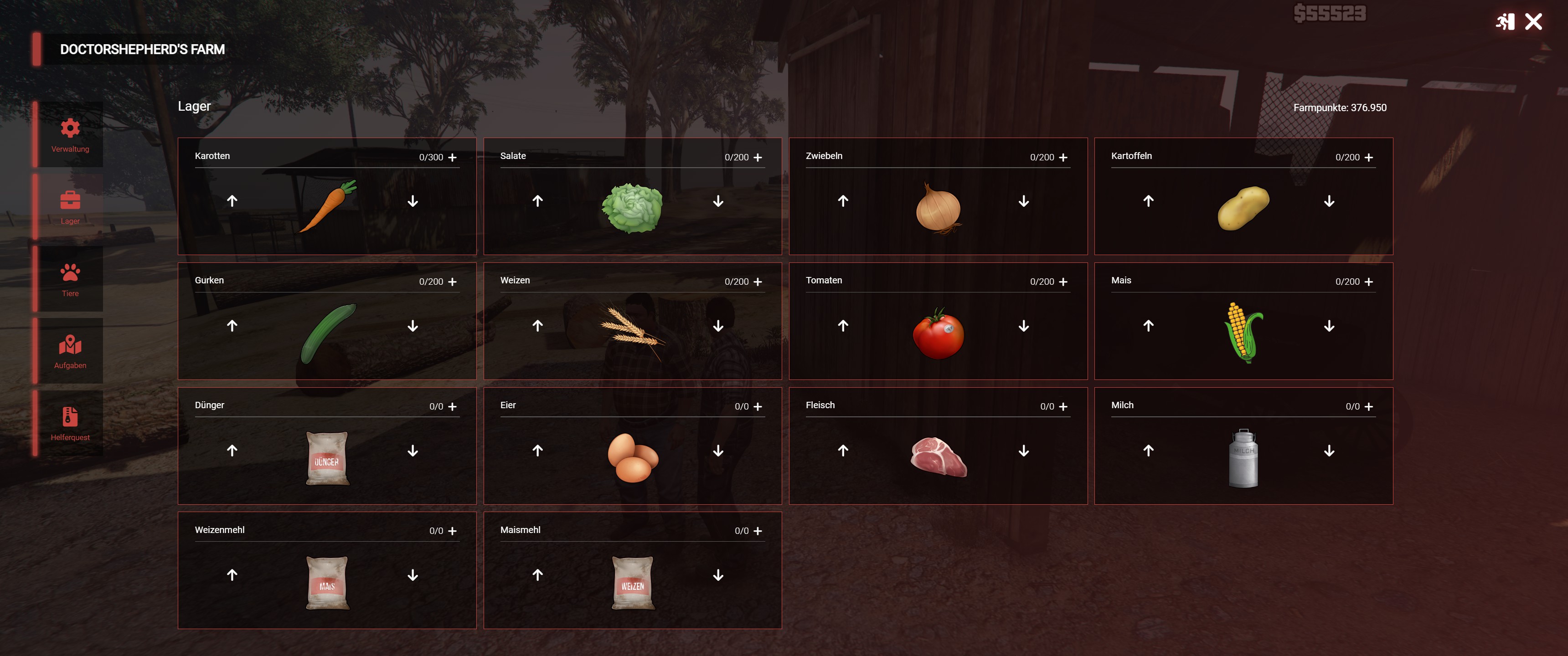Click the plus next to Weizen
Image resolution: width=1568 pixels, height=656 pixels.
coord(758,282)
